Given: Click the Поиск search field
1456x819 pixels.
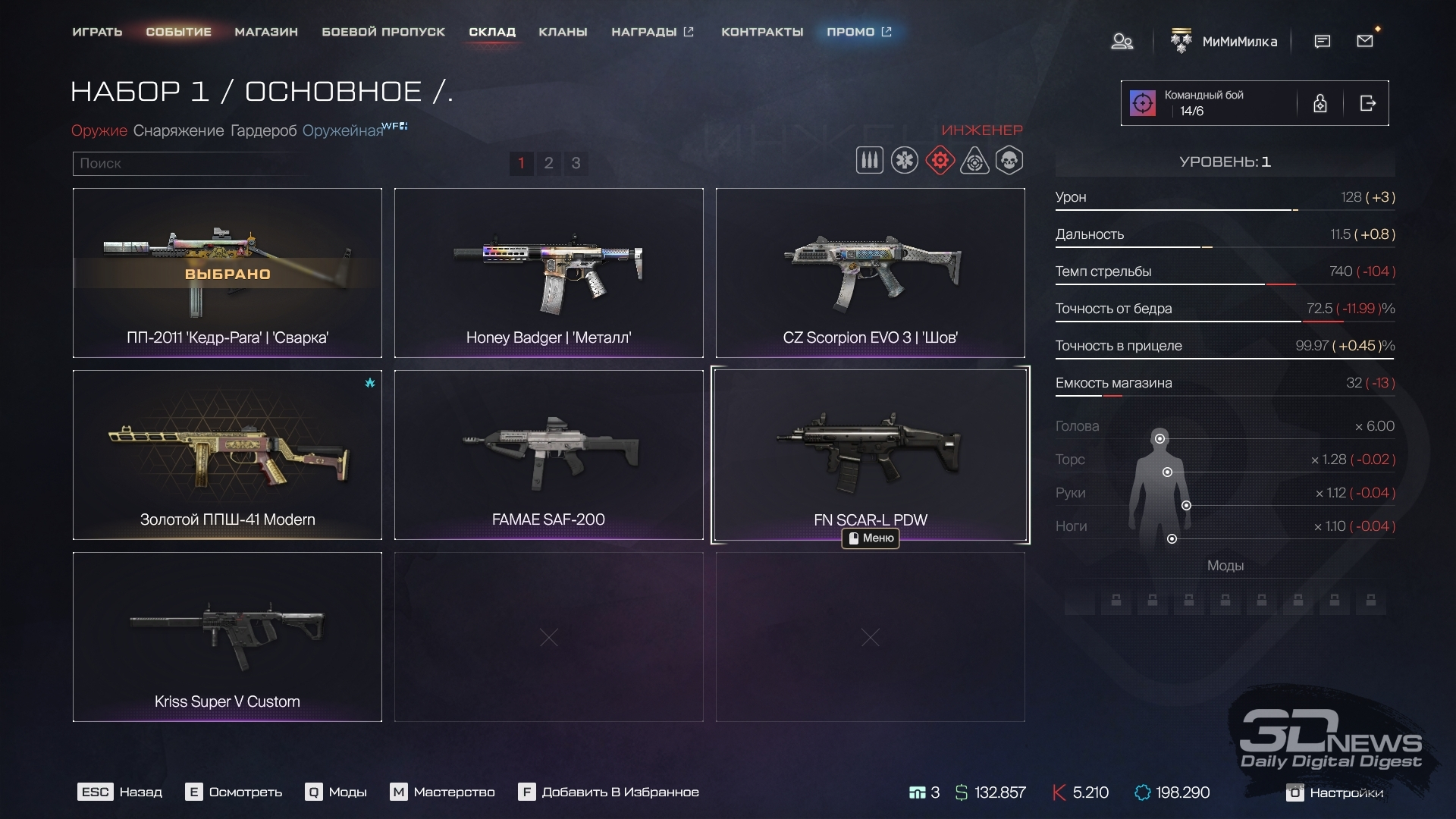Looking at the screenshot, I should pos(190,163).
